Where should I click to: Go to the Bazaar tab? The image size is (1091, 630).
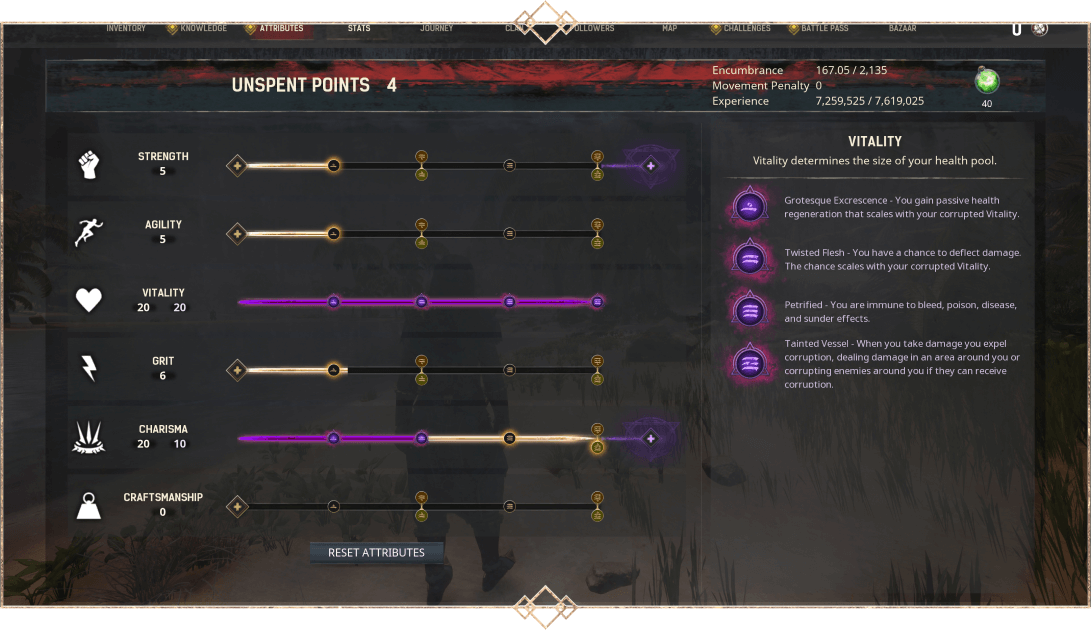pyautogui.click(x=902, y=28)
